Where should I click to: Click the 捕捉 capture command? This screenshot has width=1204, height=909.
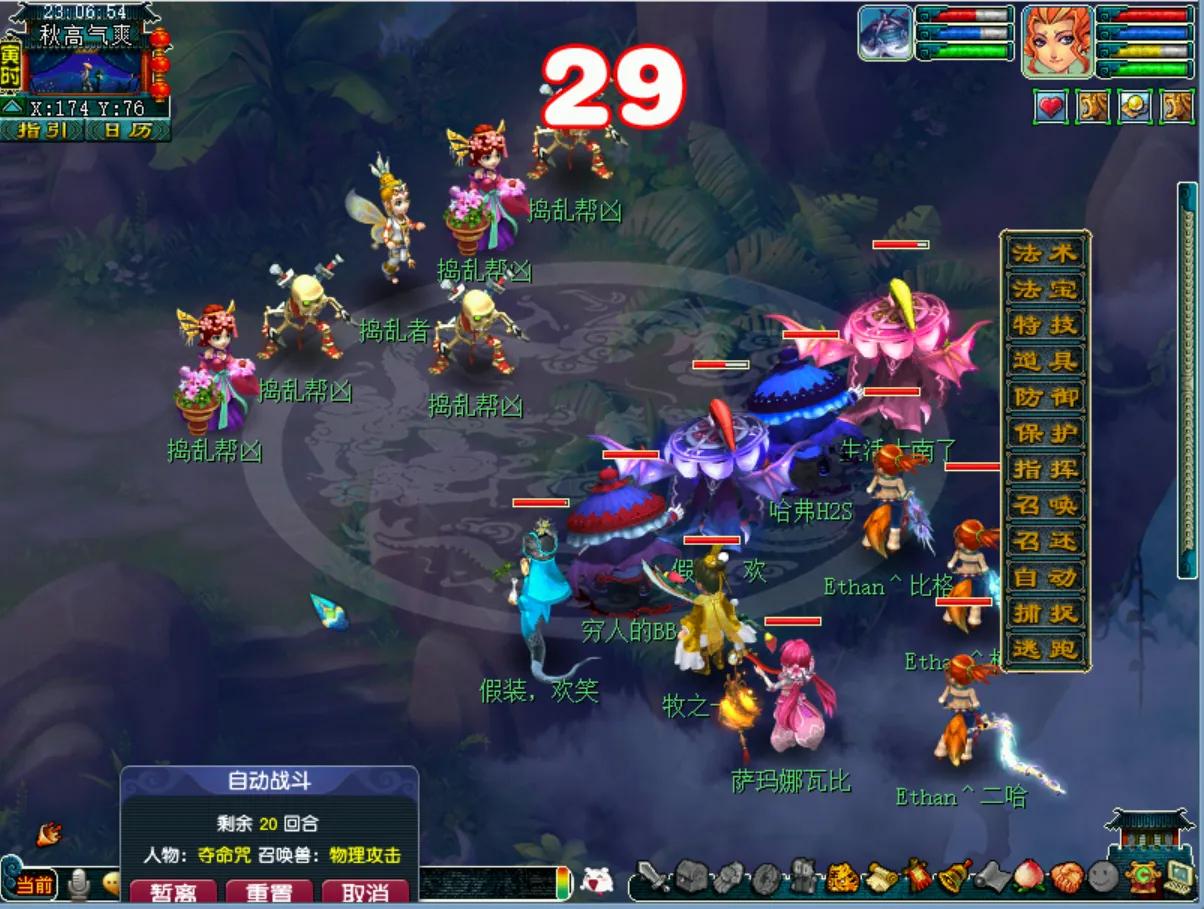coord(1045,613)
